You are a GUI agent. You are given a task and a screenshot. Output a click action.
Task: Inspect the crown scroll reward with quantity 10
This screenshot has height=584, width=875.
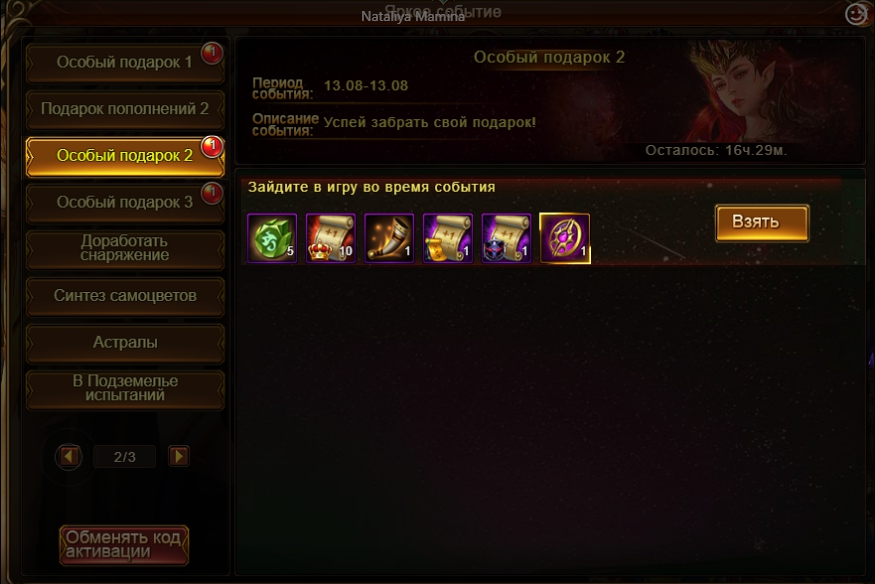coord(330,238)
